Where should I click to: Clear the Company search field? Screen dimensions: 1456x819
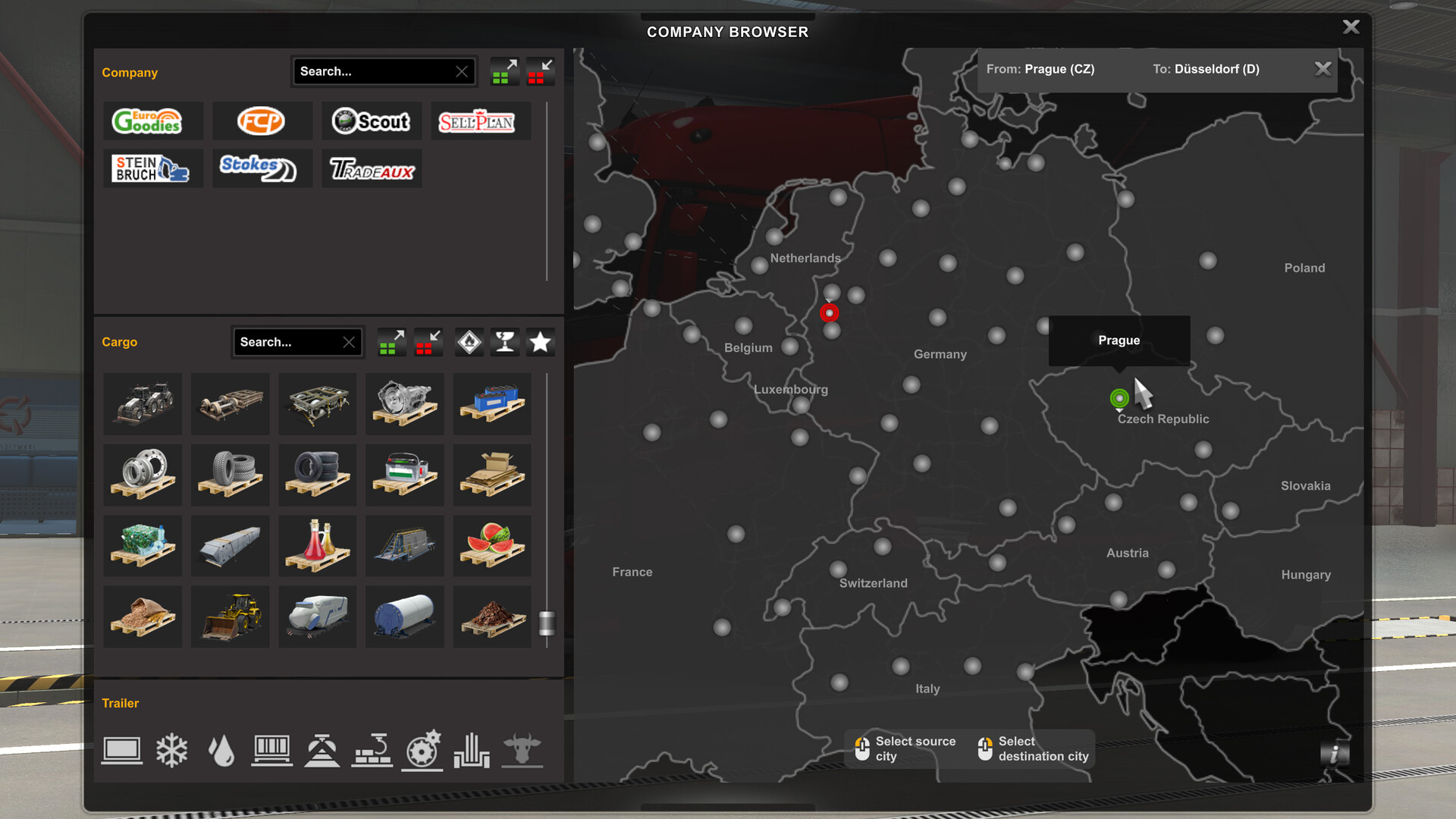461,71
